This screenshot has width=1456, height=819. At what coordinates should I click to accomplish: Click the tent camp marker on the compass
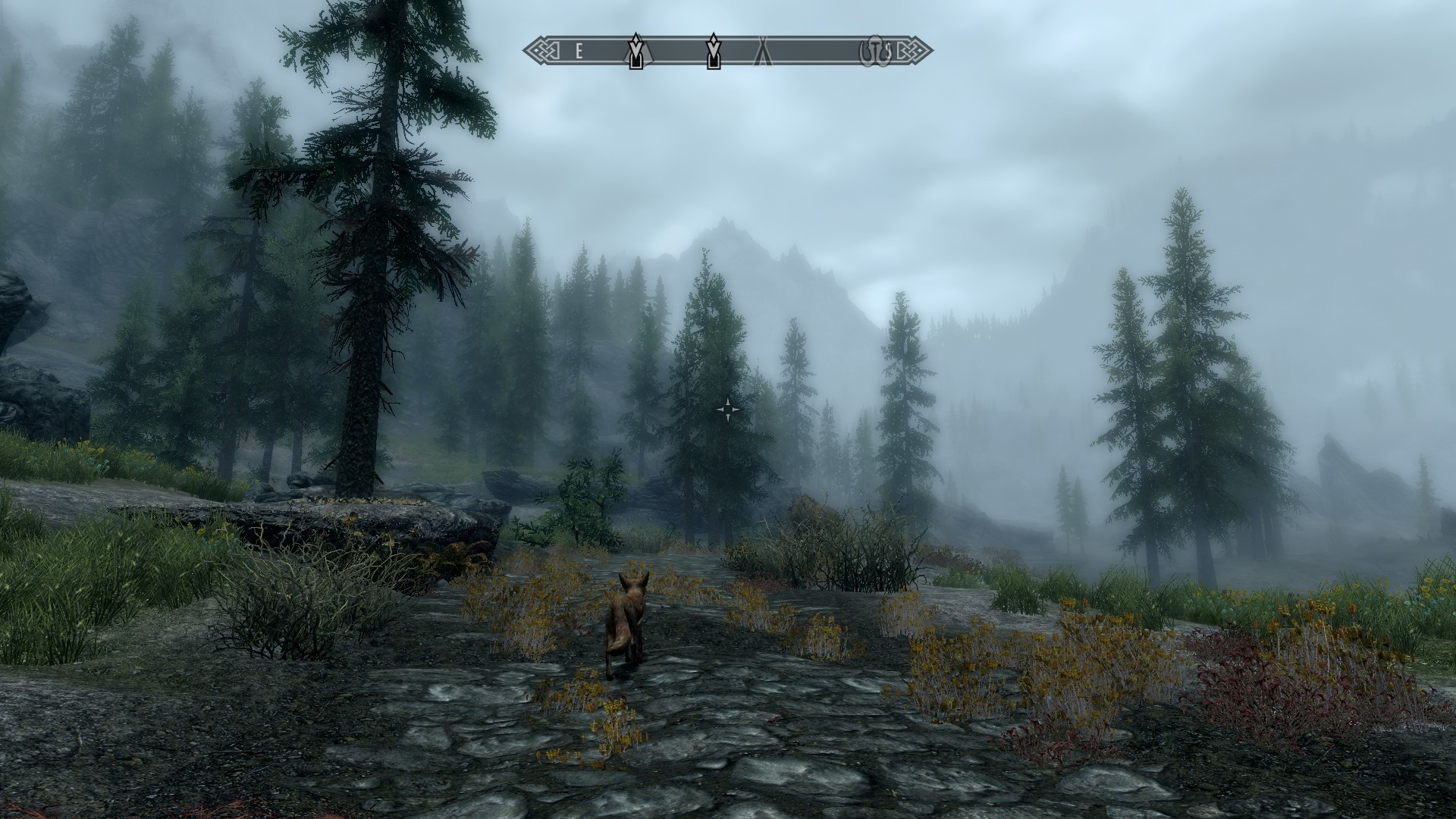click(x=762, y=52)
